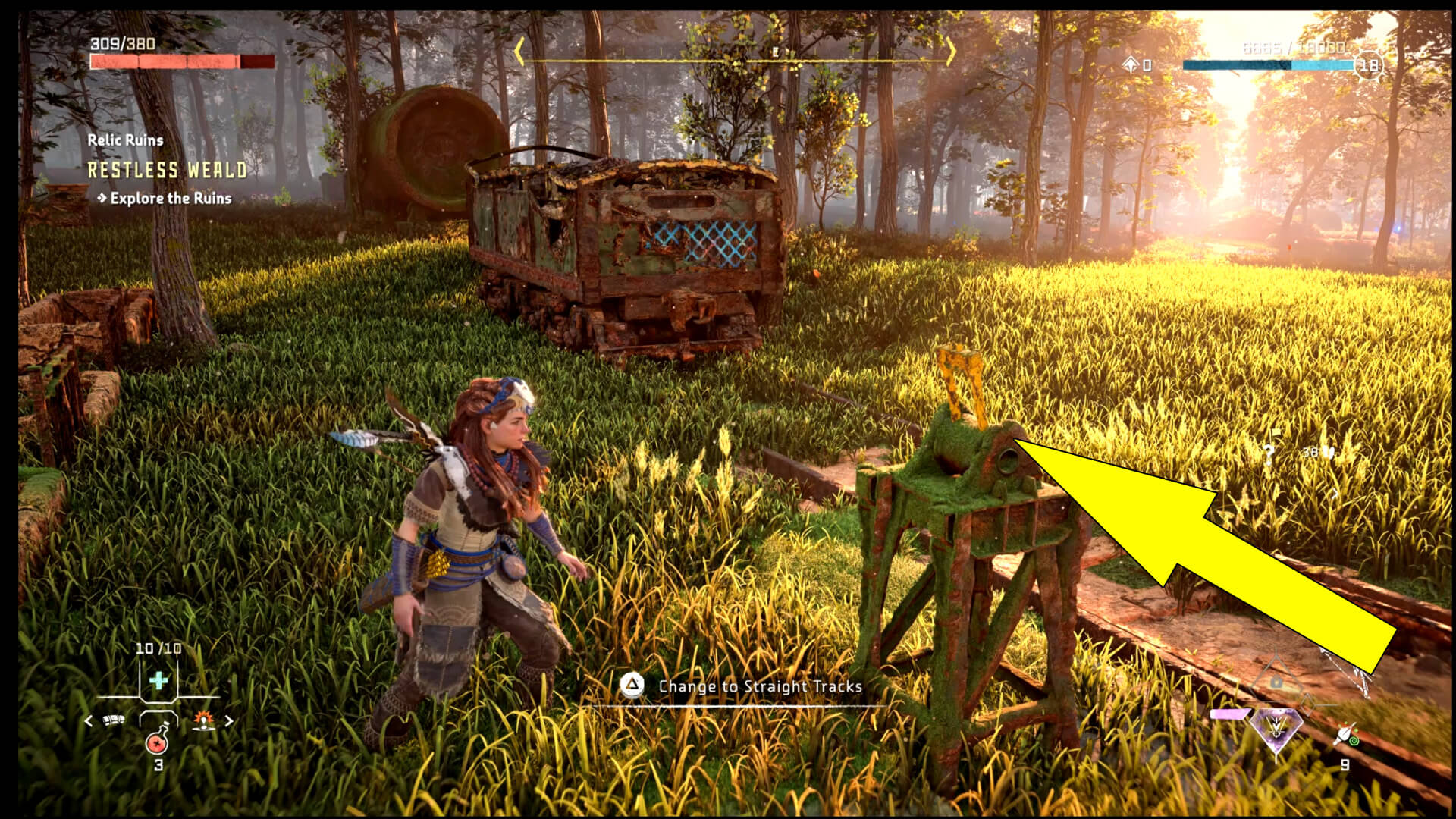This screenshot has width=1456, height=819.
Task: Toggle the distant question mark waypoint marker
Action: tap(1269, 453)
